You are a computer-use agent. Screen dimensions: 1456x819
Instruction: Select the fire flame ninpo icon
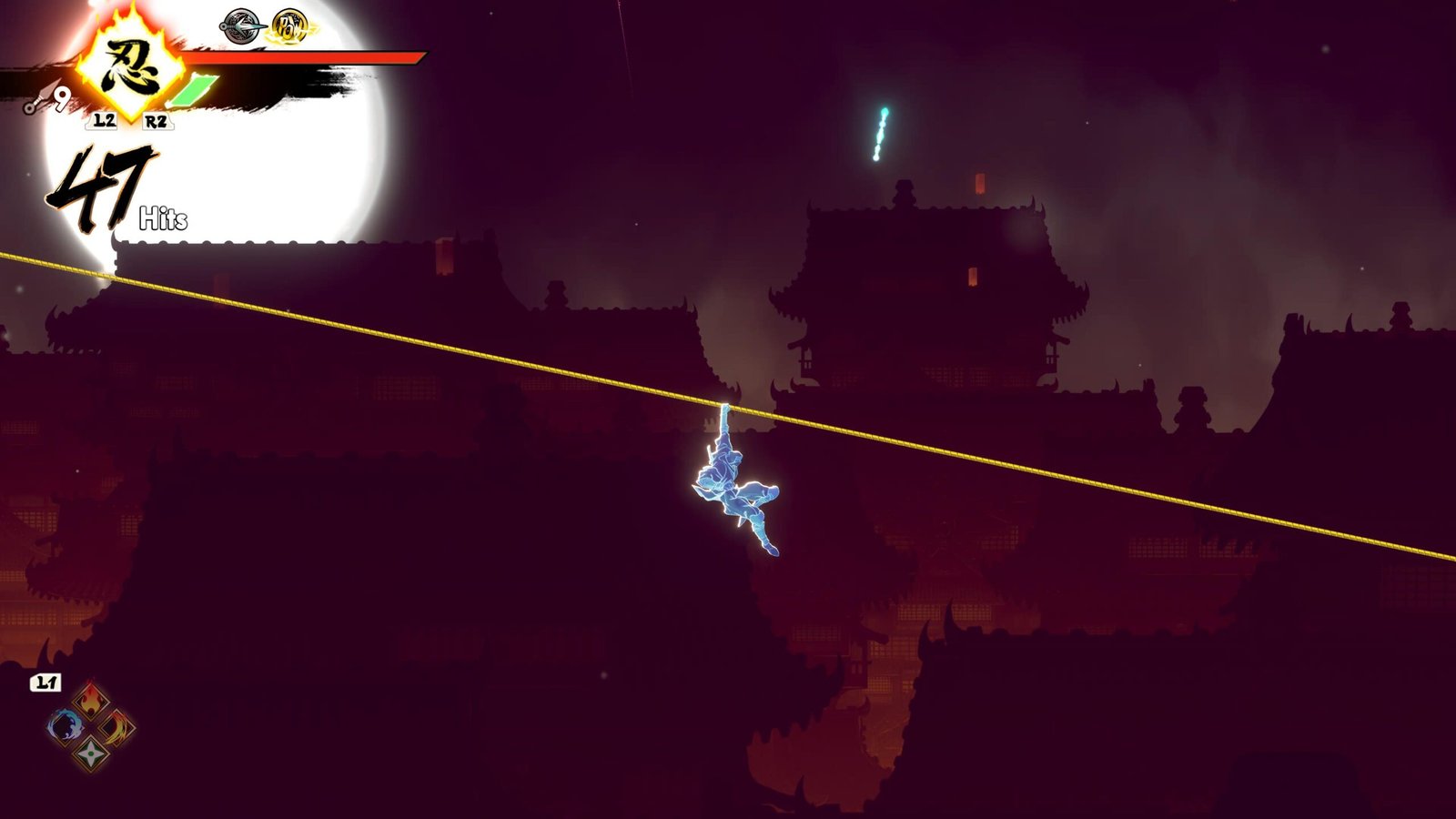click(91, 700)
